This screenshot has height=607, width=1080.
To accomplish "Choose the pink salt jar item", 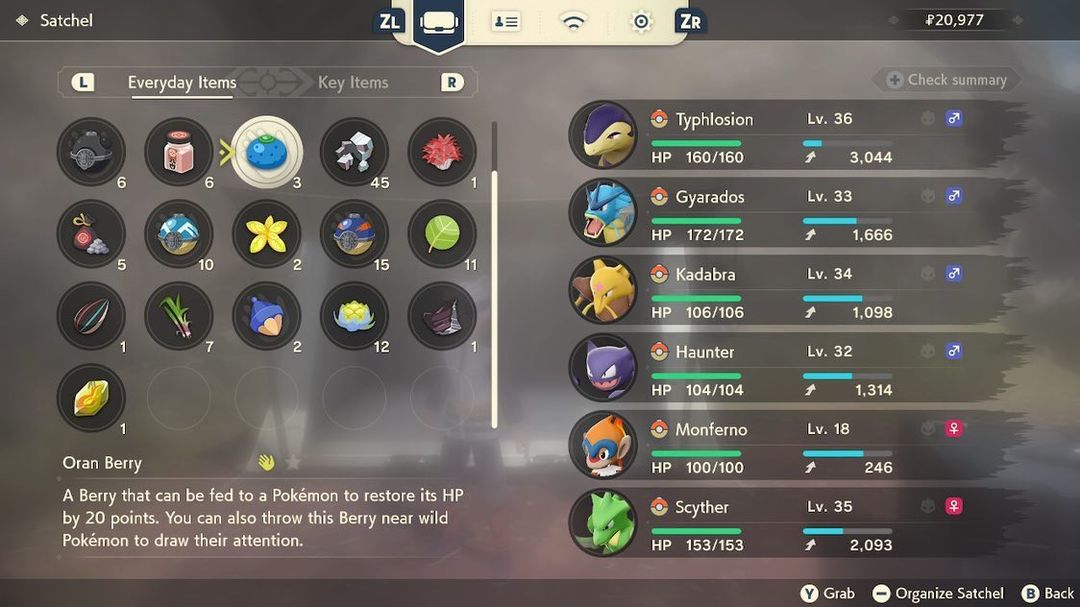I will (179, 152).
